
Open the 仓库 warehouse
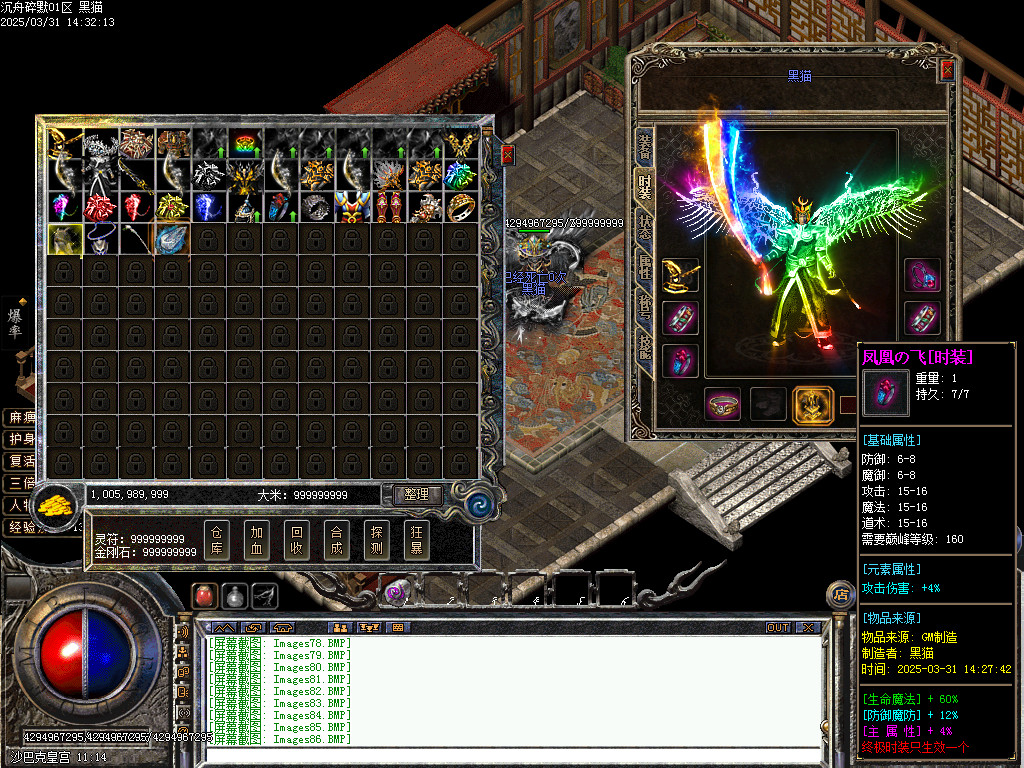tap(217, 540)
